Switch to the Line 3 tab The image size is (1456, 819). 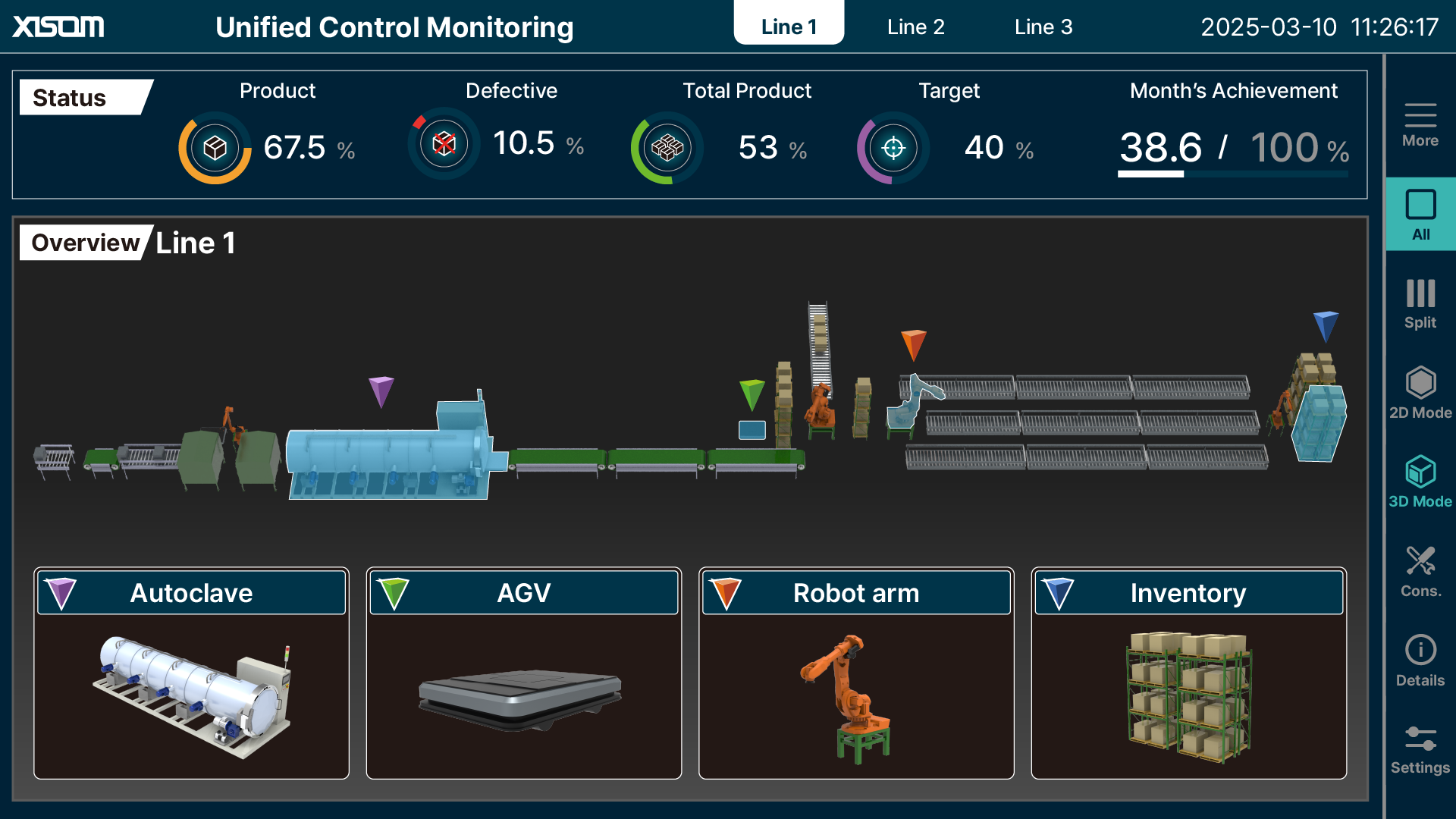1043,27
